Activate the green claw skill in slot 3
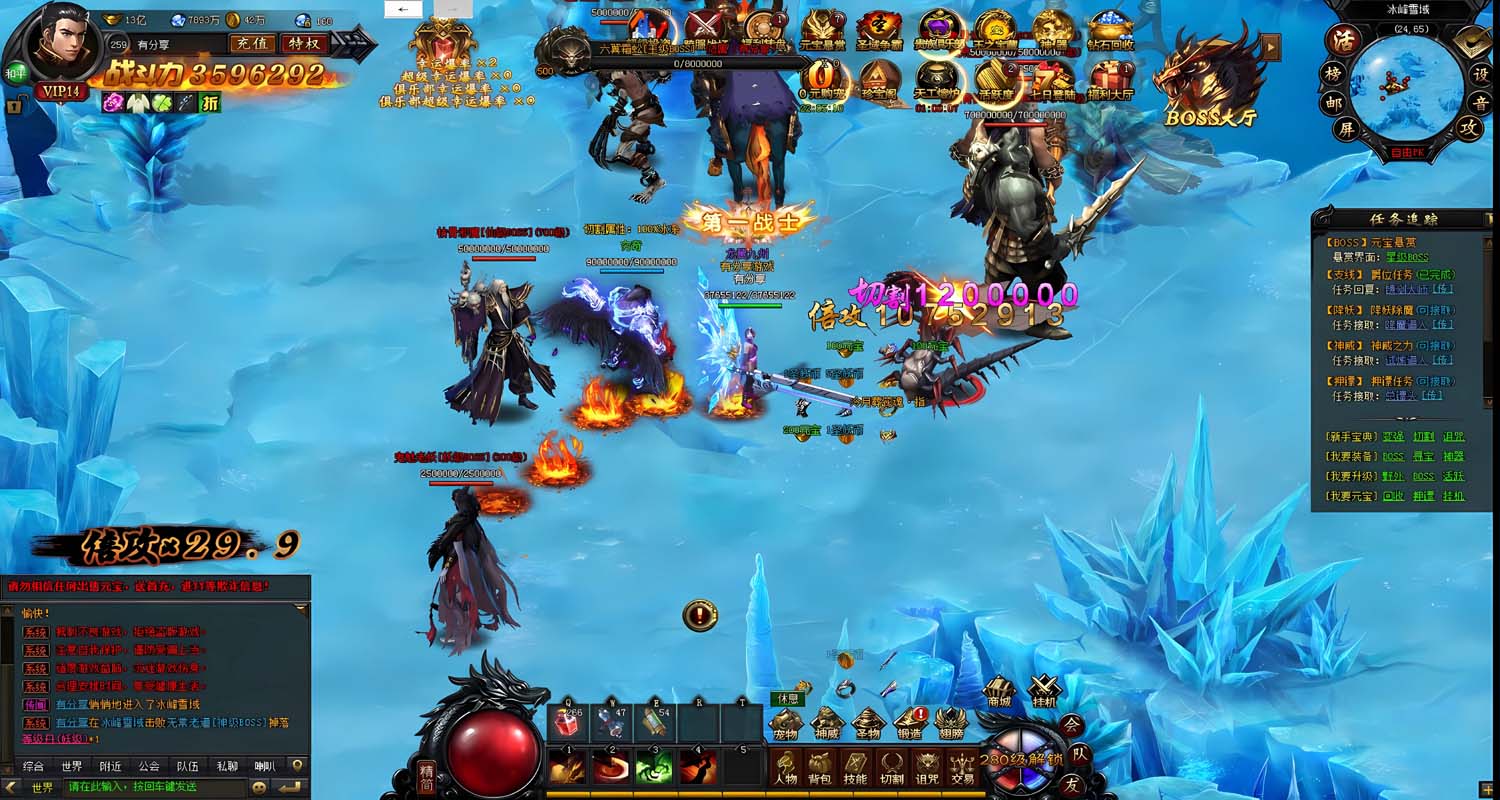 coord(655,767)
